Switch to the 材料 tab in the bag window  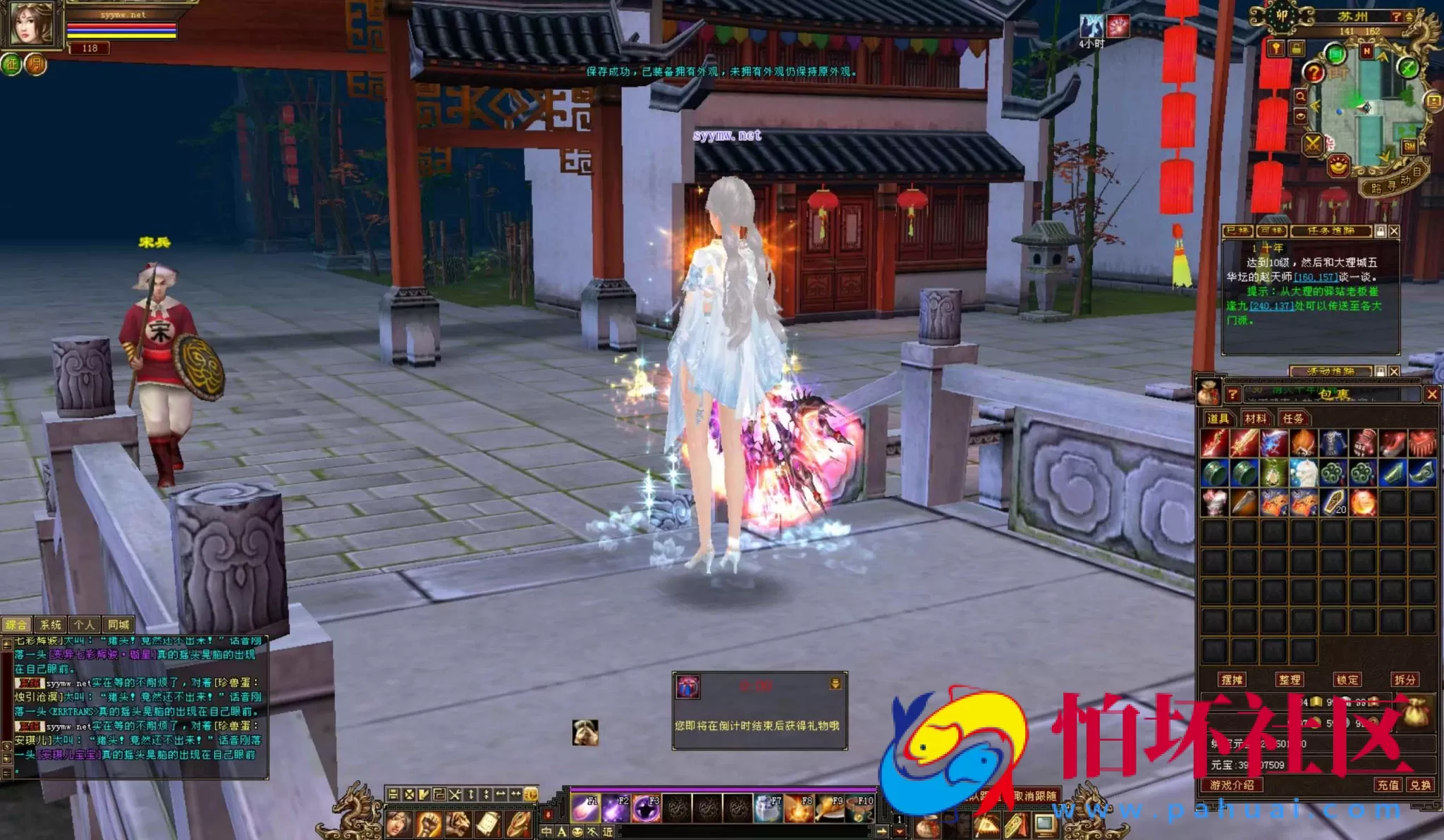(x=1256, y=419)
